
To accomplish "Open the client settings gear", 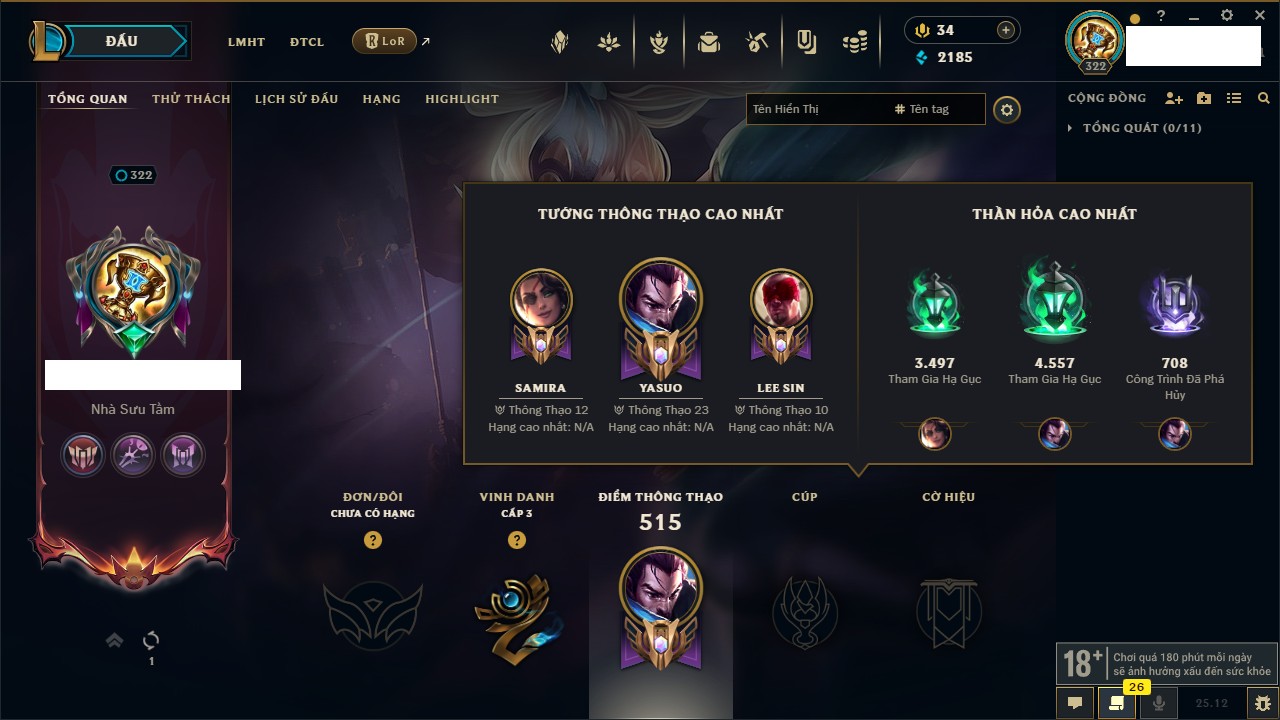I will [1227, 16].
